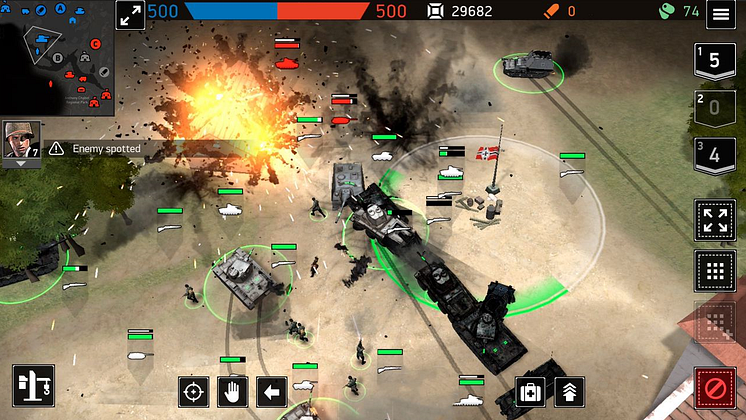746x420 pixels.
Task: Open the hamburger main menu
Action: coord(720,14)
